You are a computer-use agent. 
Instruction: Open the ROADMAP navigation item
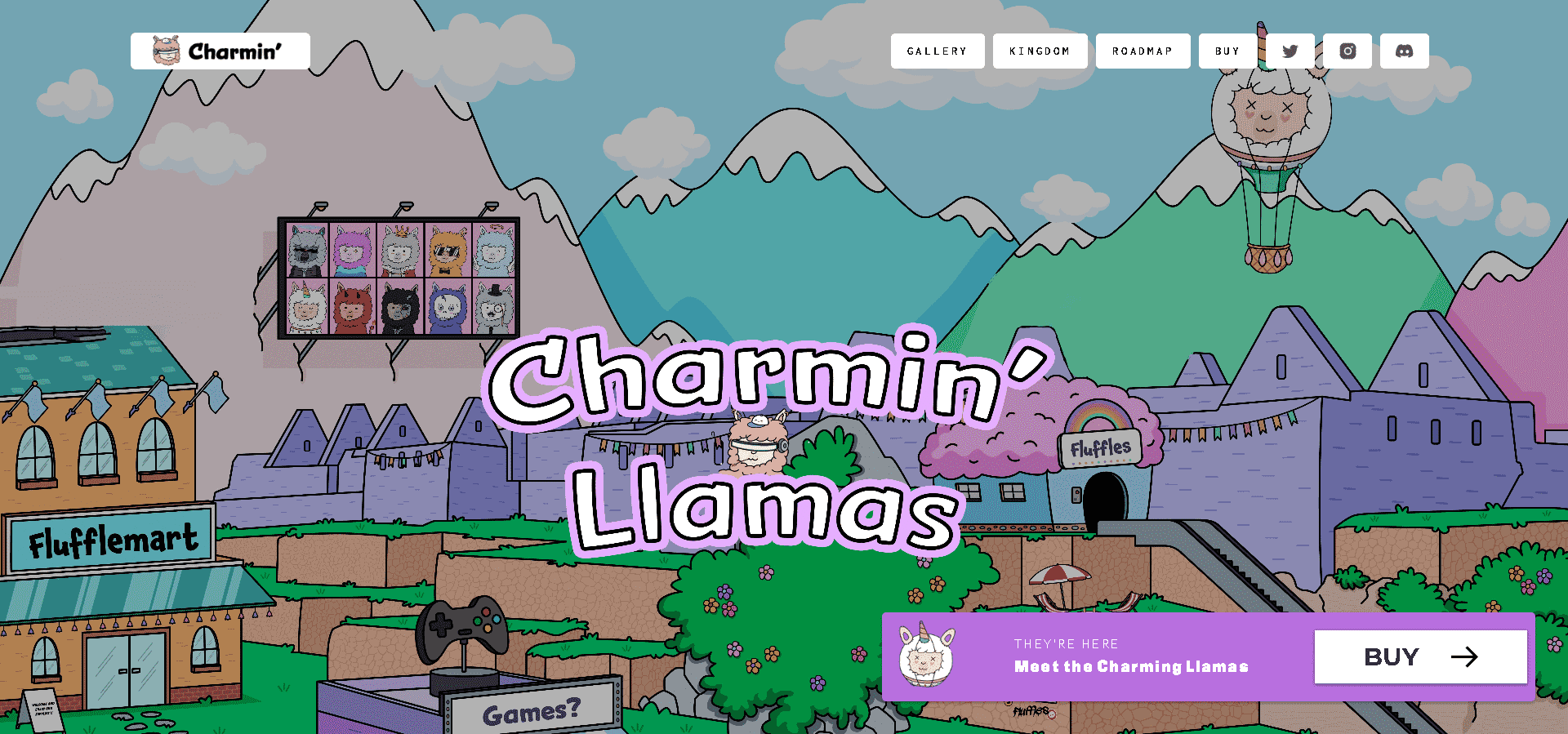tap(1143, 51)
